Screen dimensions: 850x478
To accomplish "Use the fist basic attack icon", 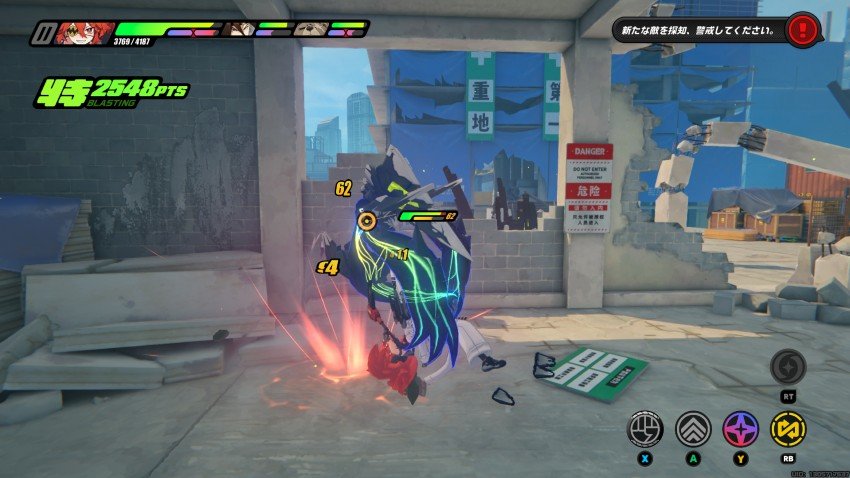I will coord(645,429).
